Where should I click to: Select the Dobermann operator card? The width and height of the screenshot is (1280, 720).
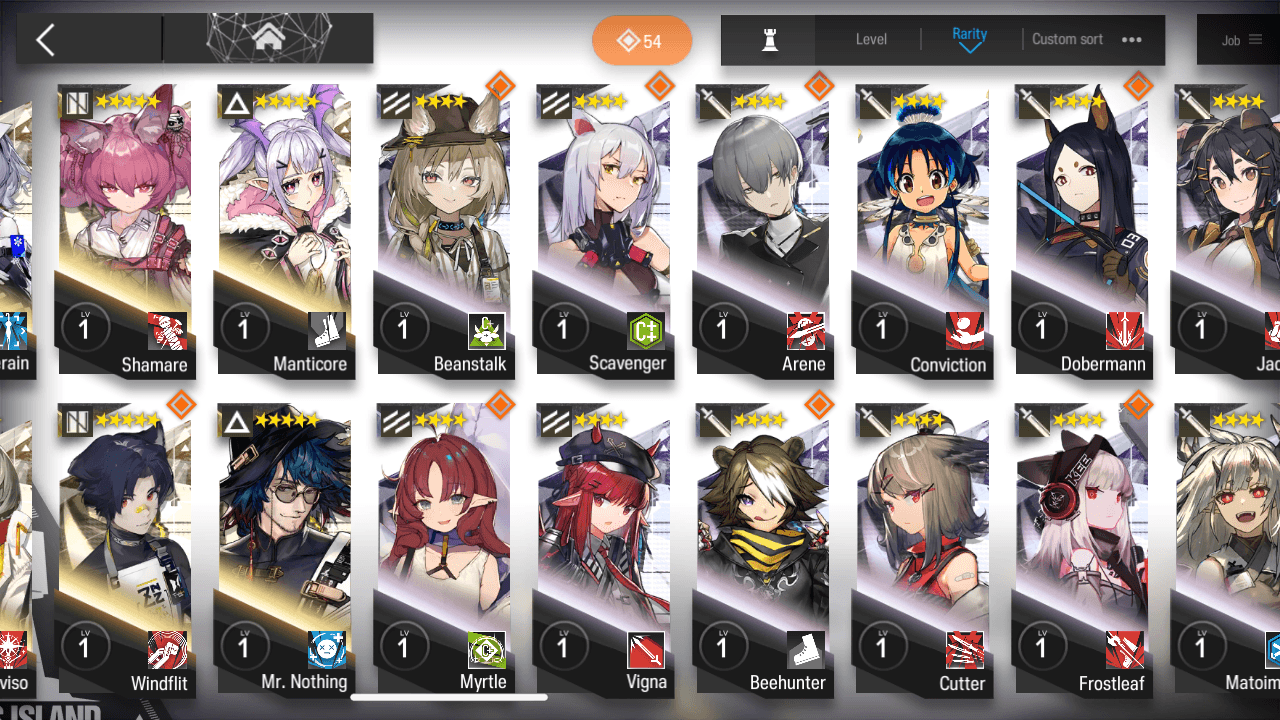1082,230
